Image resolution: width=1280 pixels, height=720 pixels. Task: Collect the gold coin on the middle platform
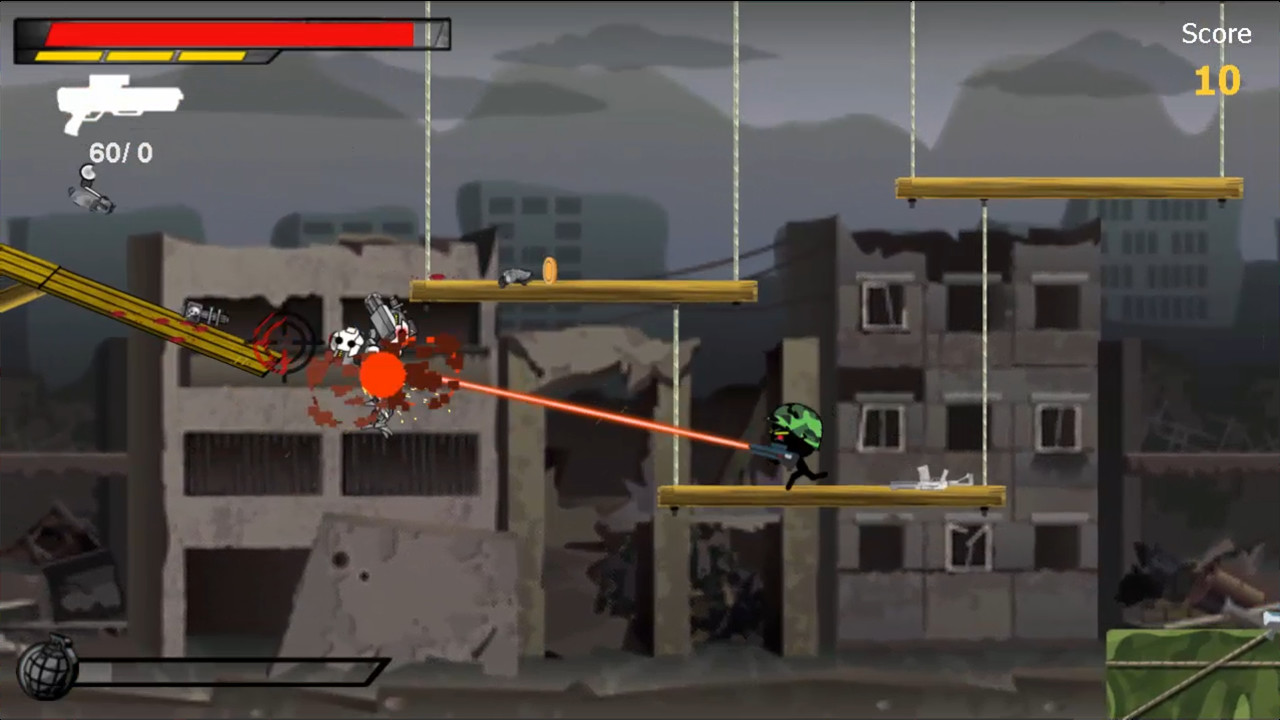coord(548,271)
